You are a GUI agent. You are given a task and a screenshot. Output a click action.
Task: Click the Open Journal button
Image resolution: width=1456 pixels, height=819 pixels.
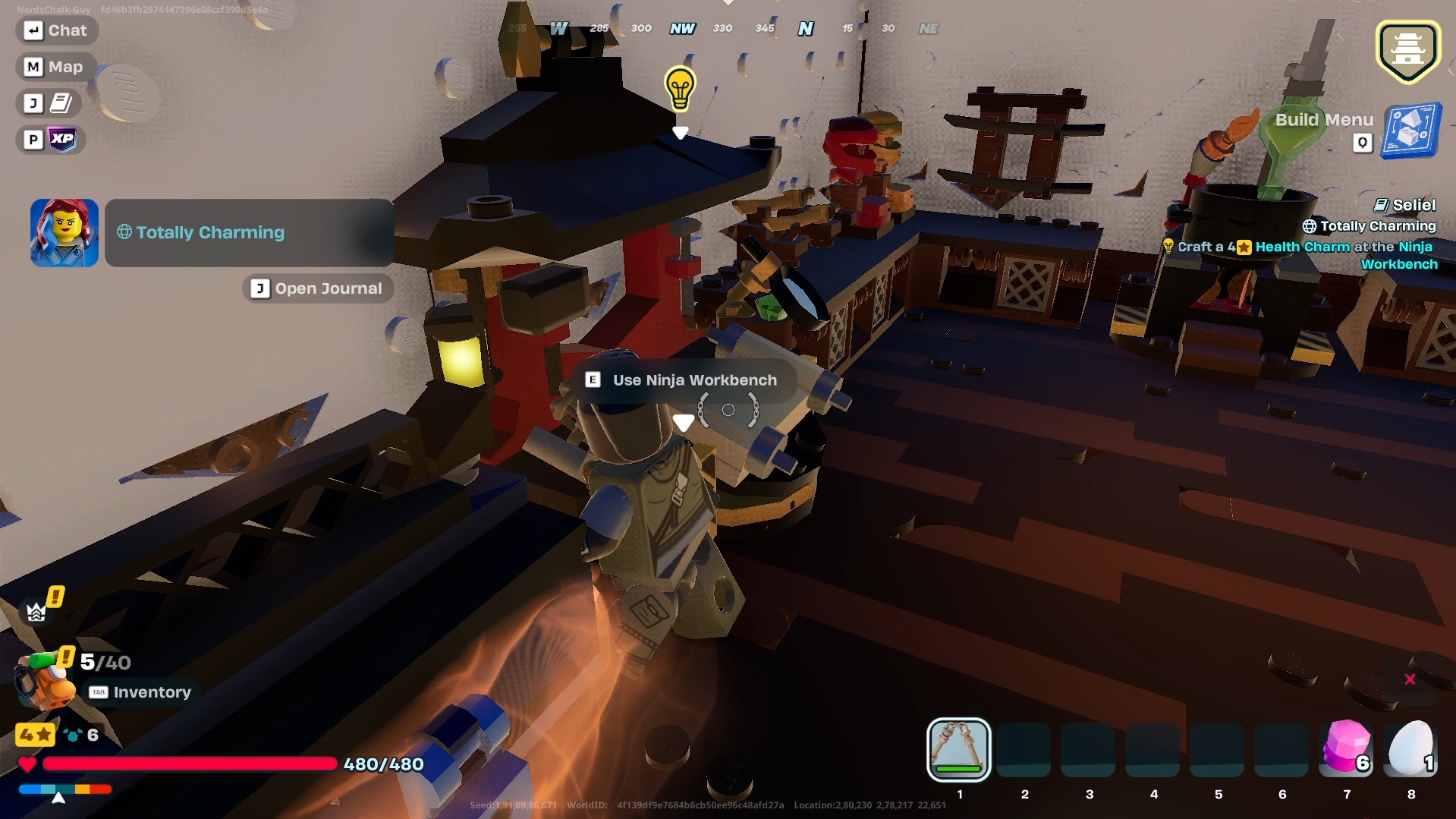coord(317,288)
